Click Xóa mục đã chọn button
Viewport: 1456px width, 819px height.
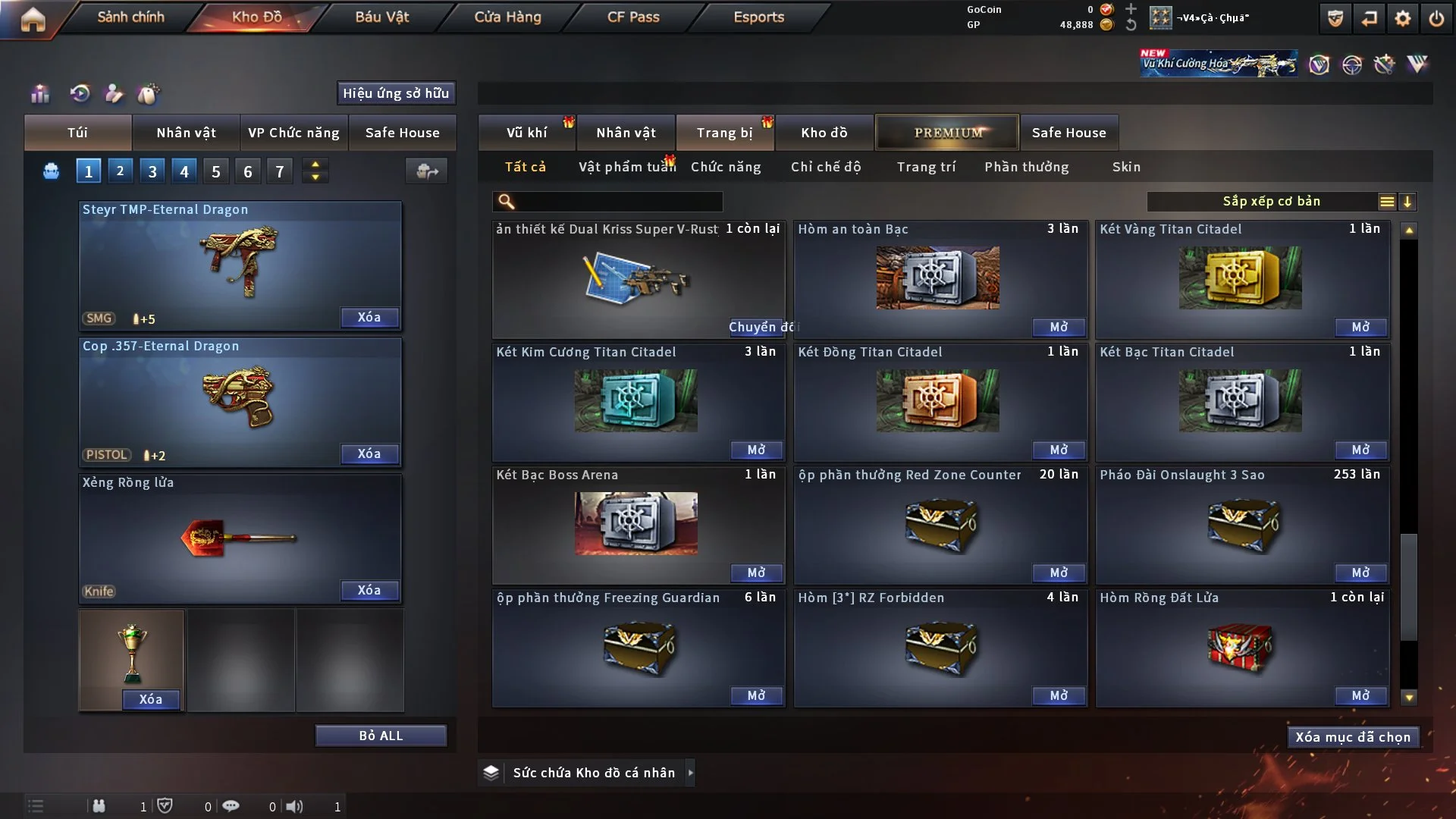point(1353,737)
